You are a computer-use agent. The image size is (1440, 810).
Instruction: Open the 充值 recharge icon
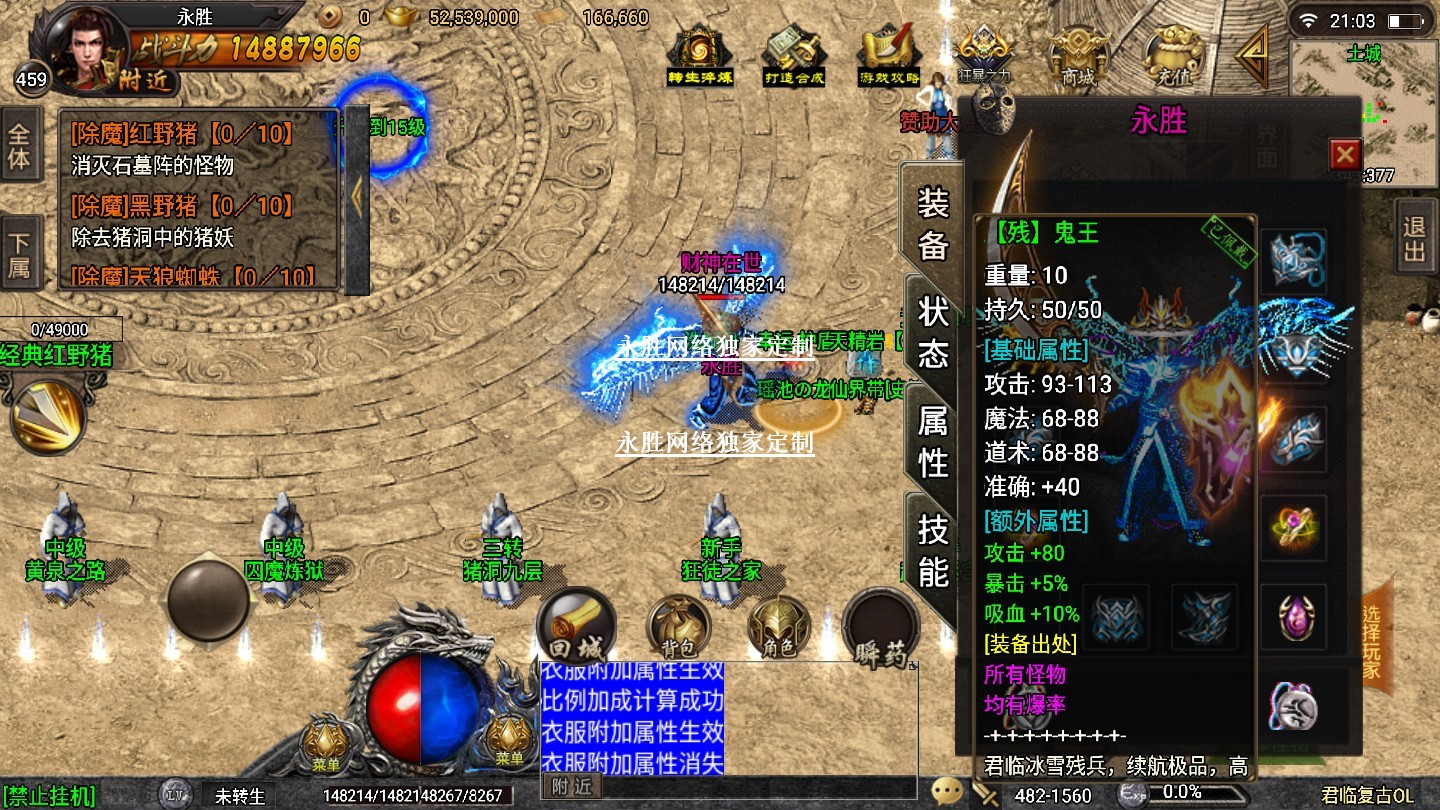pyautogui.click(x=1174, y=55)
